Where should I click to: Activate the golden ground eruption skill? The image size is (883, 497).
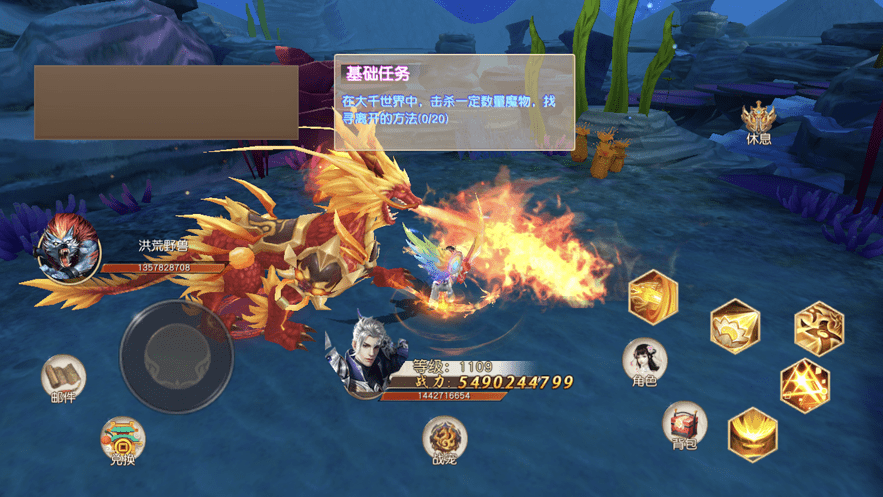pos(752,434)
